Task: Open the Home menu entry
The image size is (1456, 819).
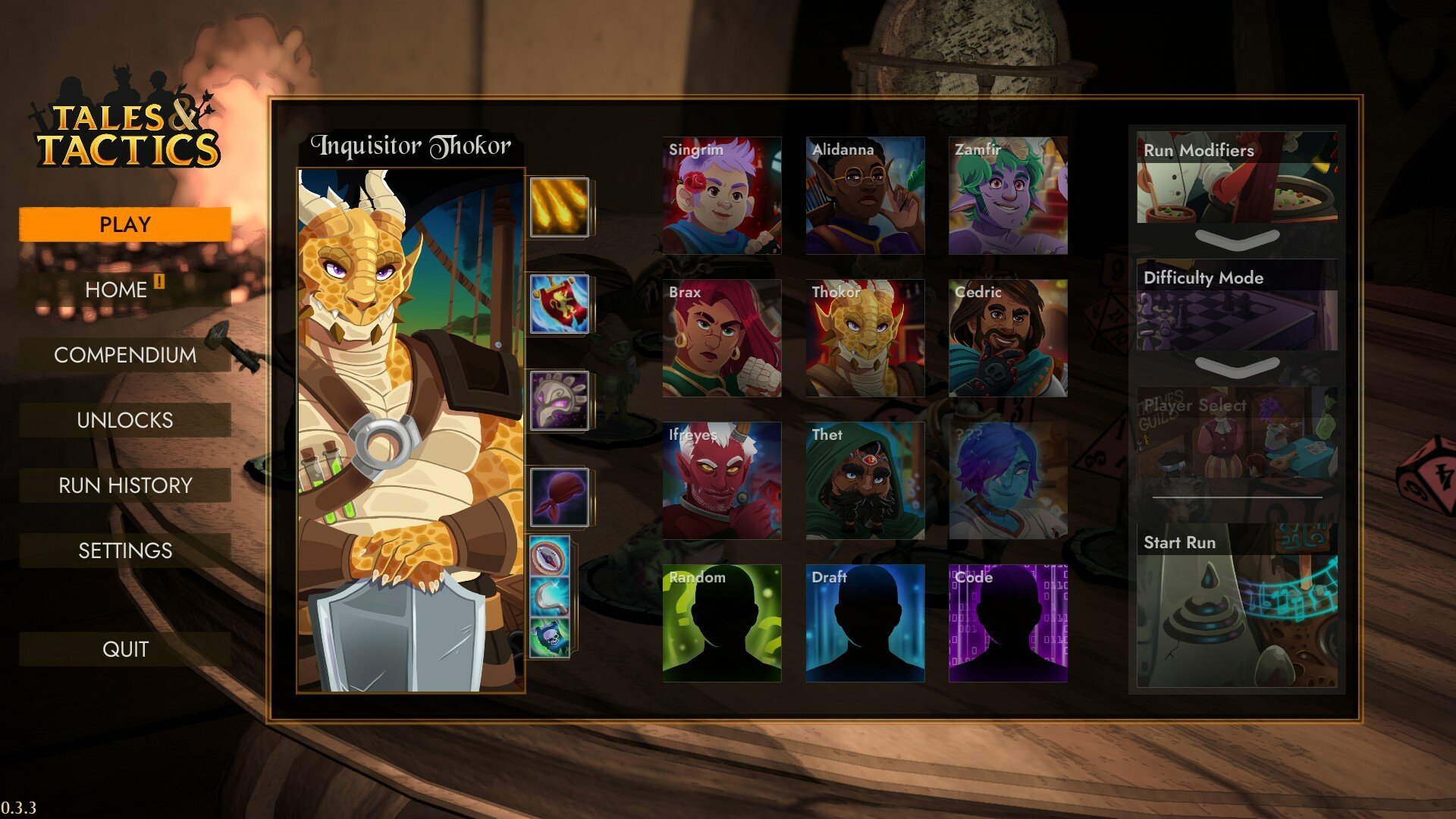Action: [x=124, y=290]
